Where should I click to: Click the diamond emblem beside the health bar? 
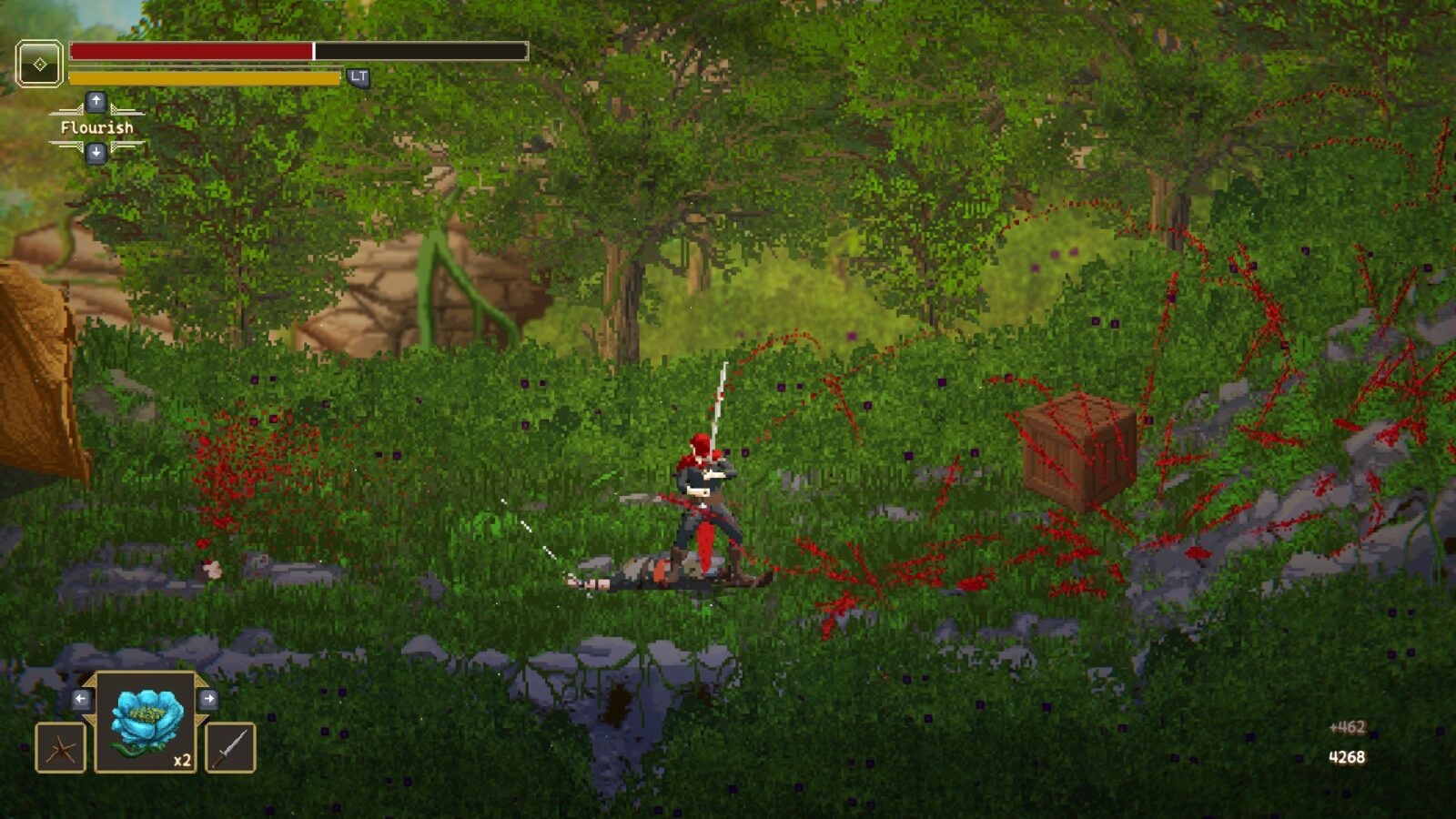pyautogui.click(x=40, y=64)
